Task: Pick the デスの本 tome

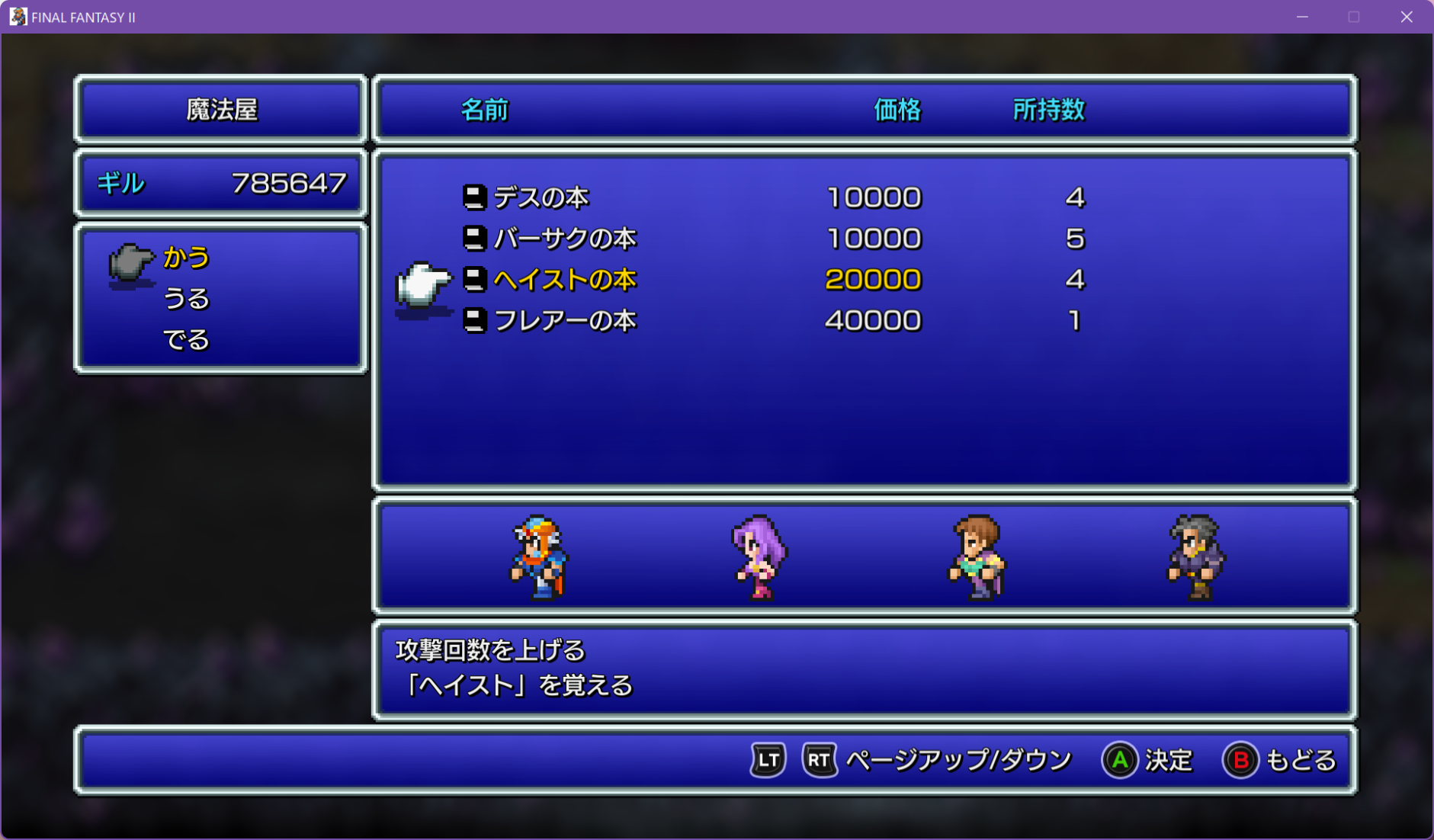Action: 541,198
